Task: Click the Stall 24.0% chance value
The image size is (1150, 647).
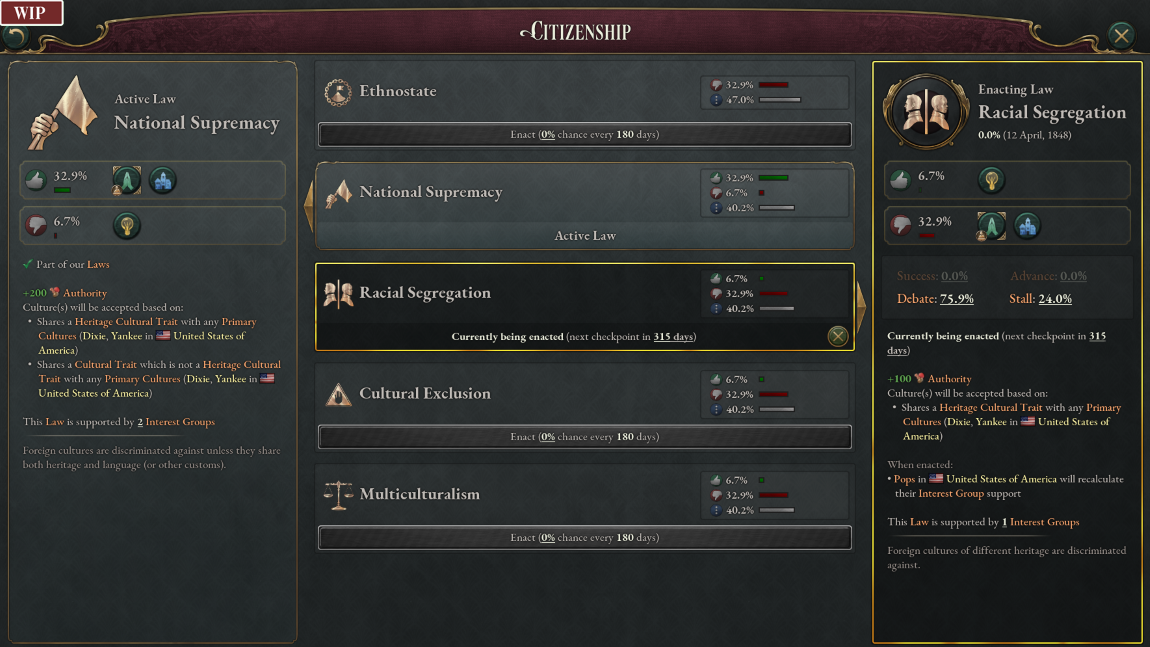Action: (x=1054, y=299)
